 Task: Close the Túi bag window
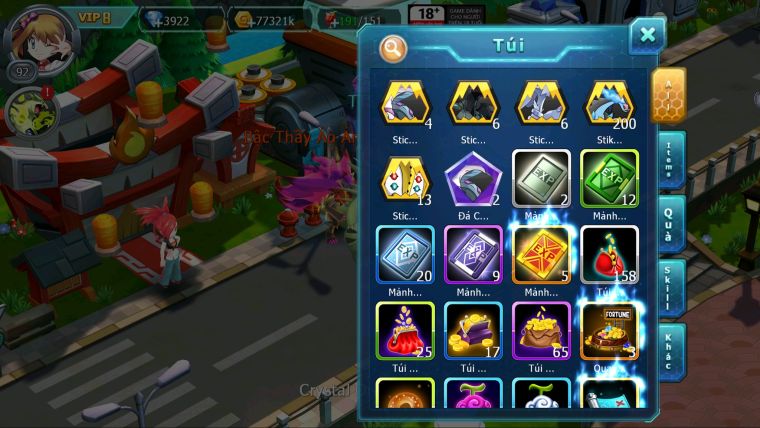(647, 36)
